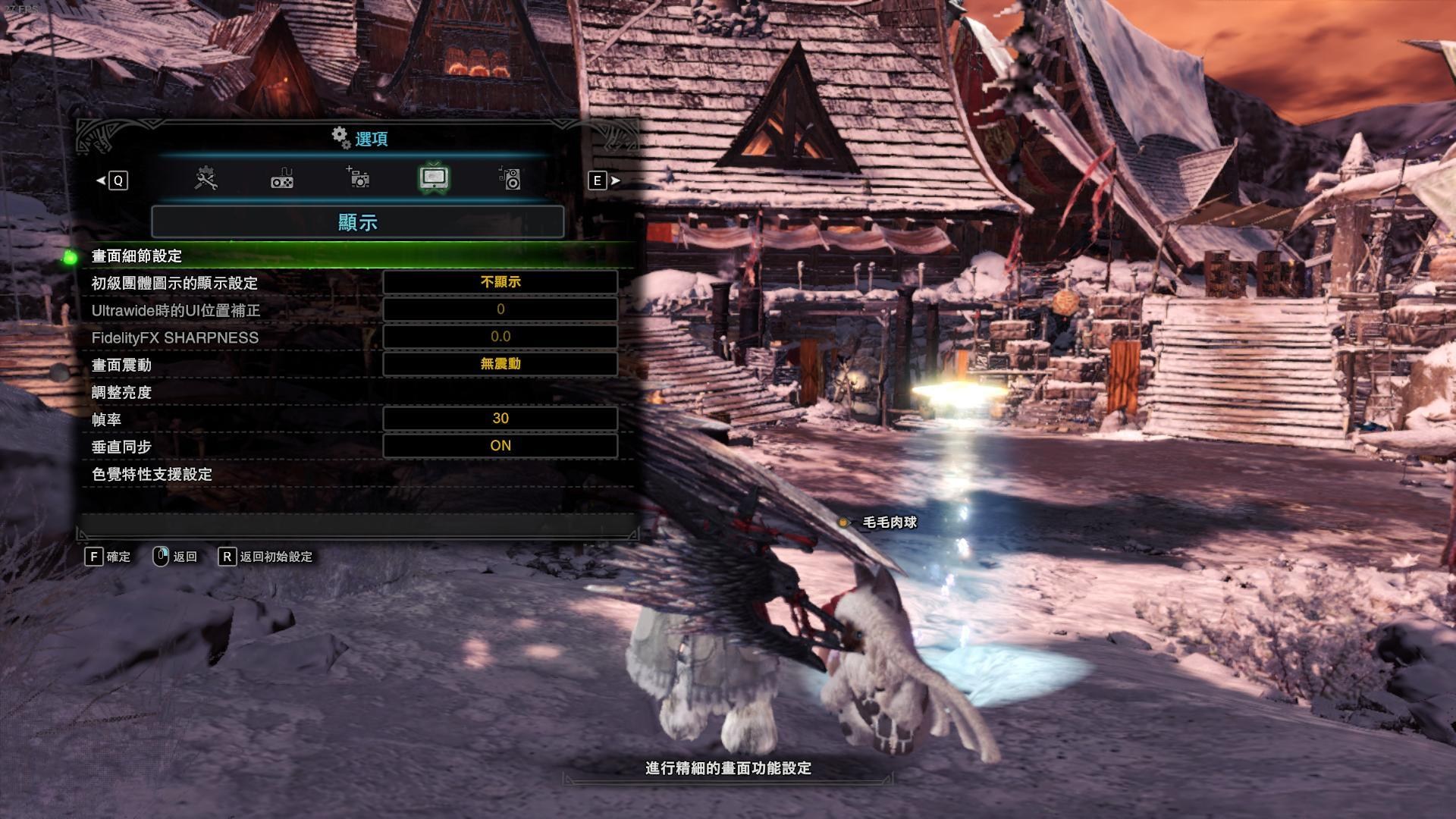The image size is (1456, 819).
Task: Adjust Ultrawide UI position correction value
Action: point(500,309)
